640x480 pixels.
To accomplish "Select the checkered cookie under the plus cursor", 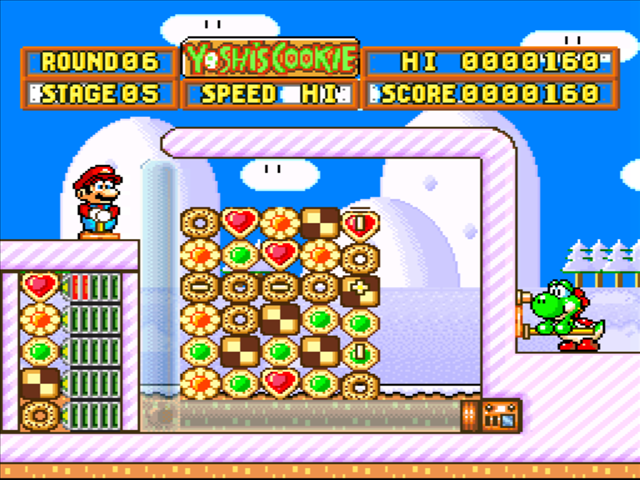I will [360, 290].
